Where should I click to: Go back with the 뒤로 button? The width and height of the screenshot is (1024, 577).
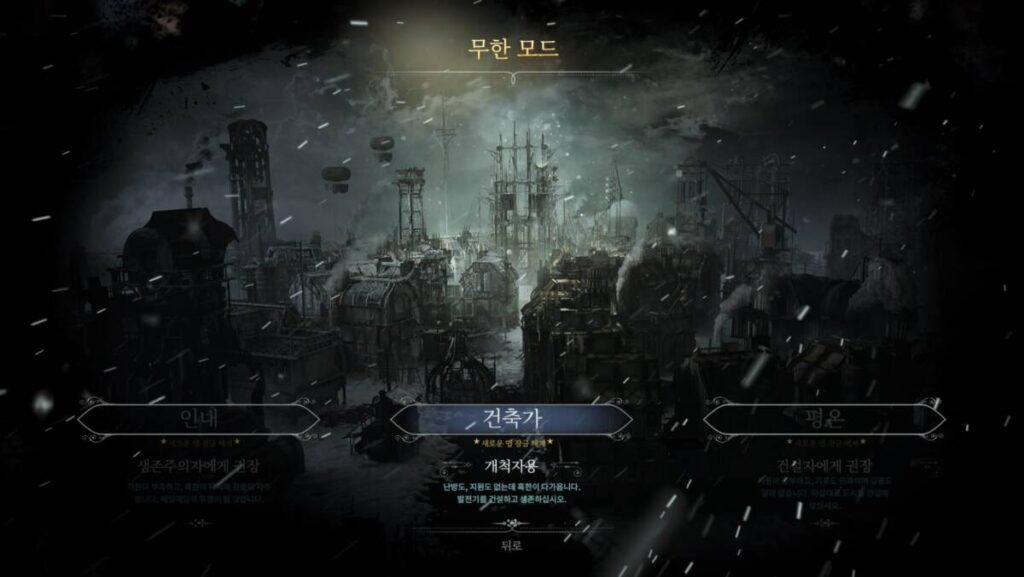click(x=512, y=545)
